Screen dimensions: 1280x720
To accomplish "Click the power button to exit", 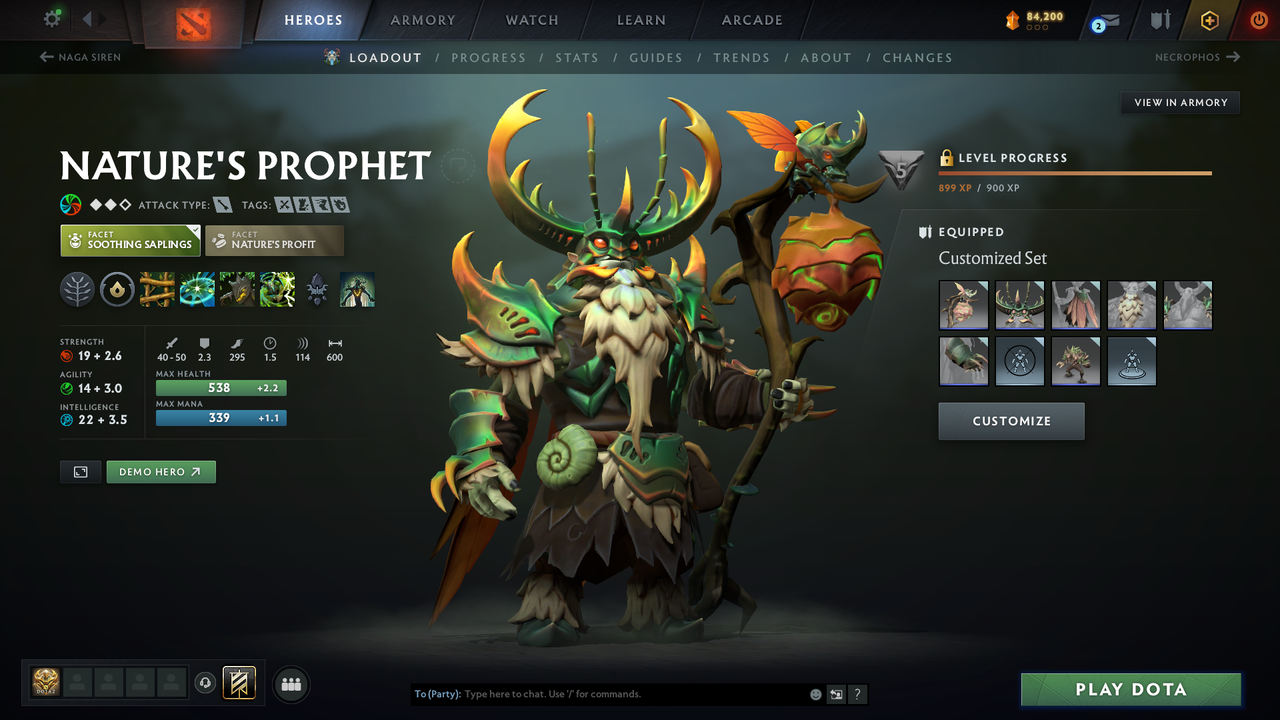I will coord(1259,19).
